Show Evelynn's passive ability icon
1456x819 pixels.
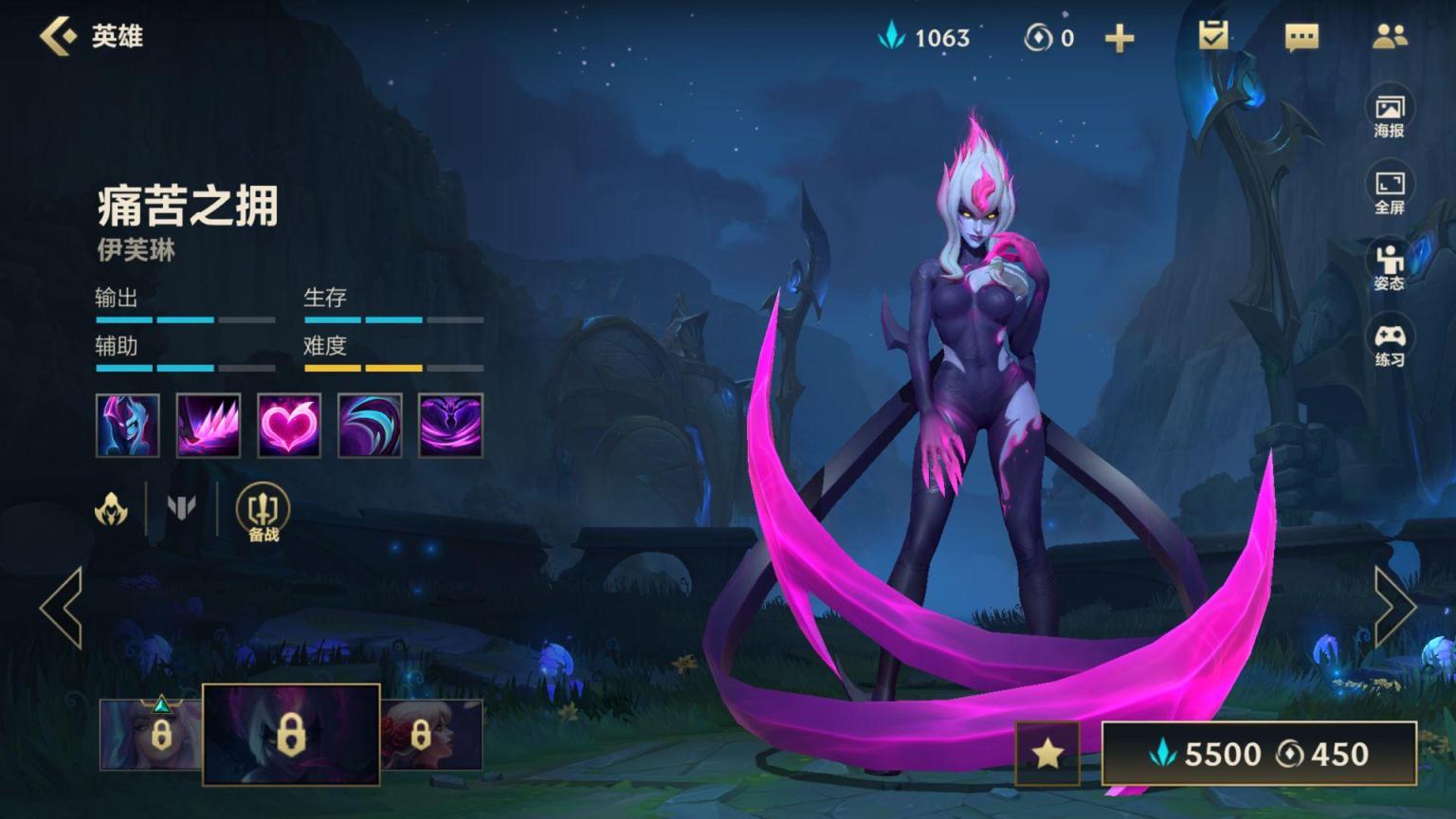coord(128,426)
